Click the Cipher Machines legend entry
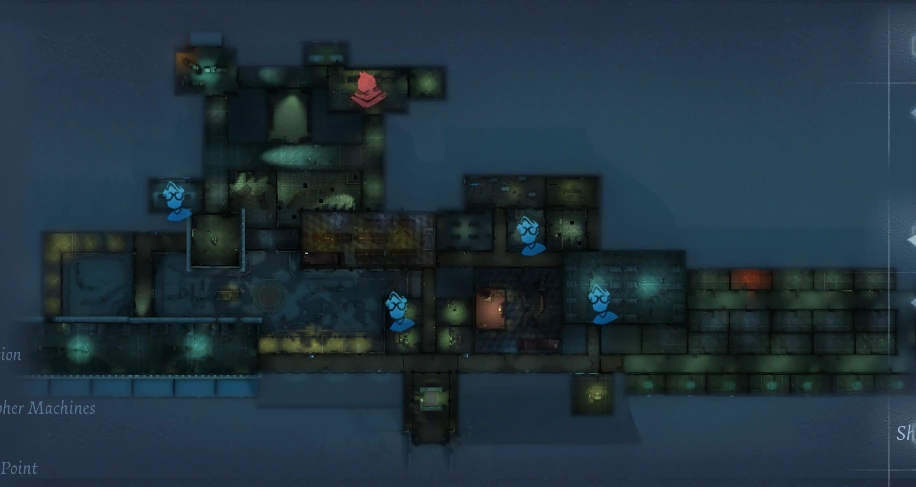The height and width of the screenshot is (487, 916). pyautogui.click(x=48, y=408)
